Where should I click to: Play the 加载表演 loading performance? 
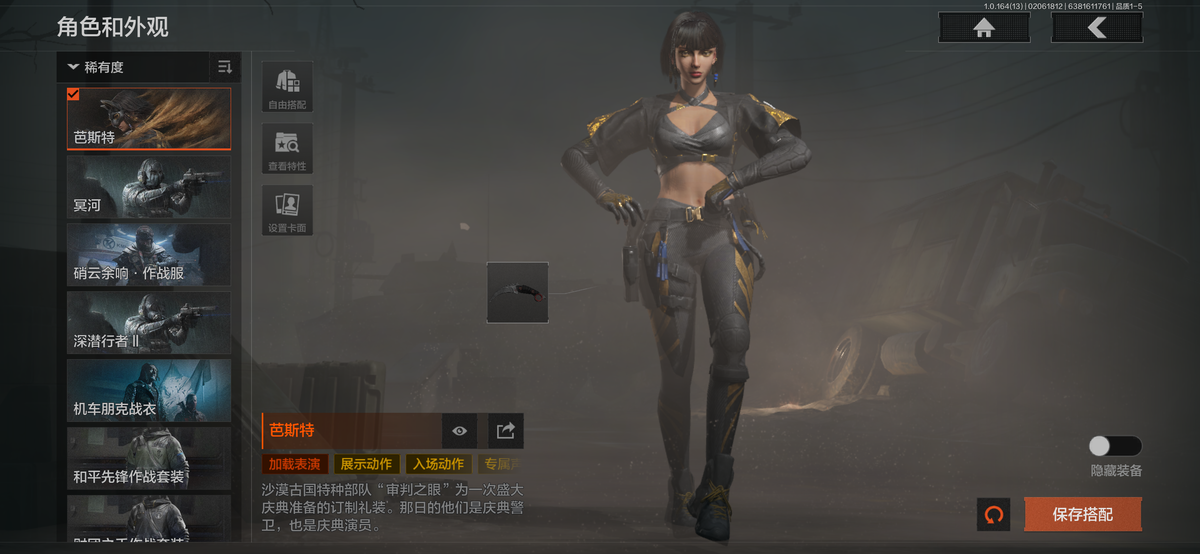(x=294, y=464)
